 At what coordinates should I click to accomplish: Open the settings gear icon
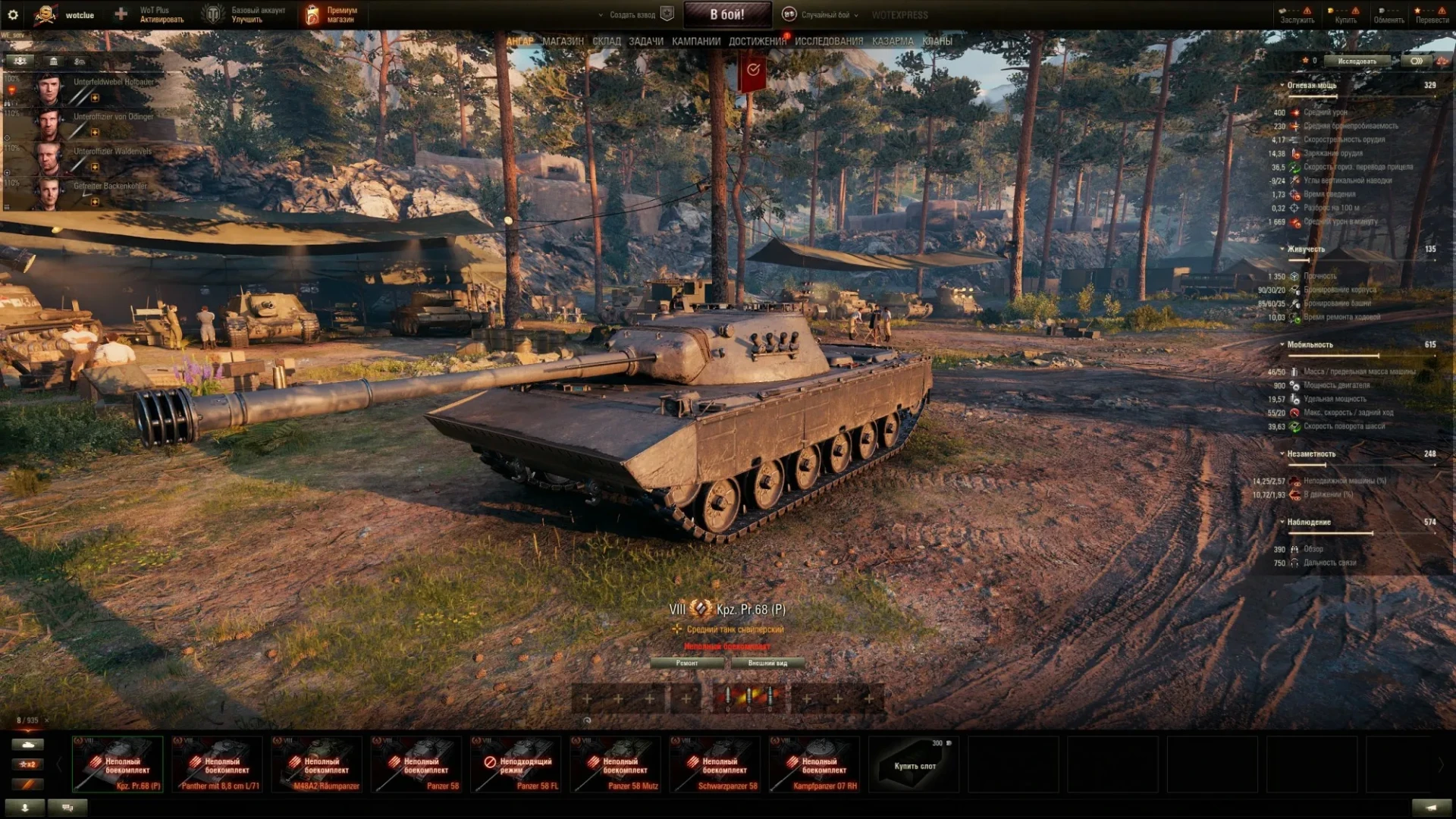[13, 14]
